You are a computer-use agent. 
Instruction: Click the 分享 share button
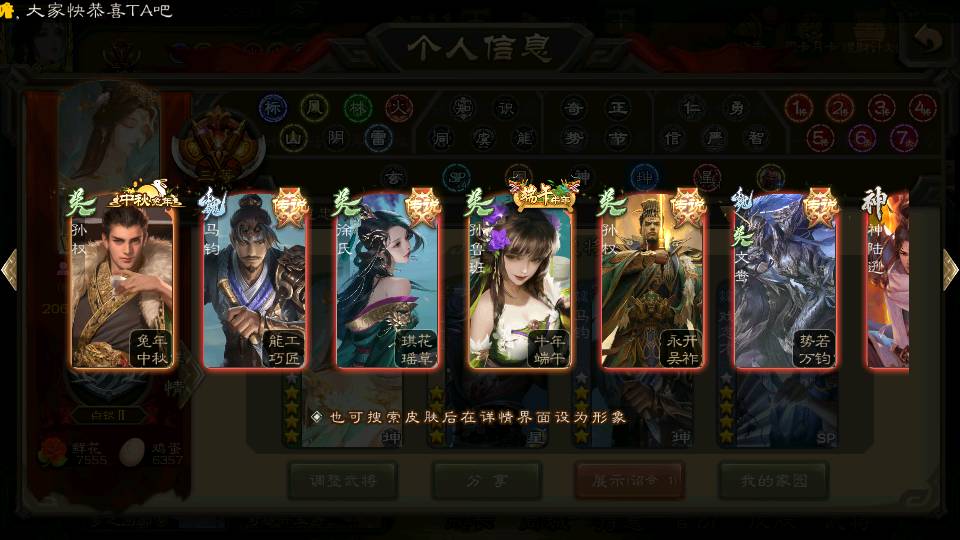tap(486, 480)
